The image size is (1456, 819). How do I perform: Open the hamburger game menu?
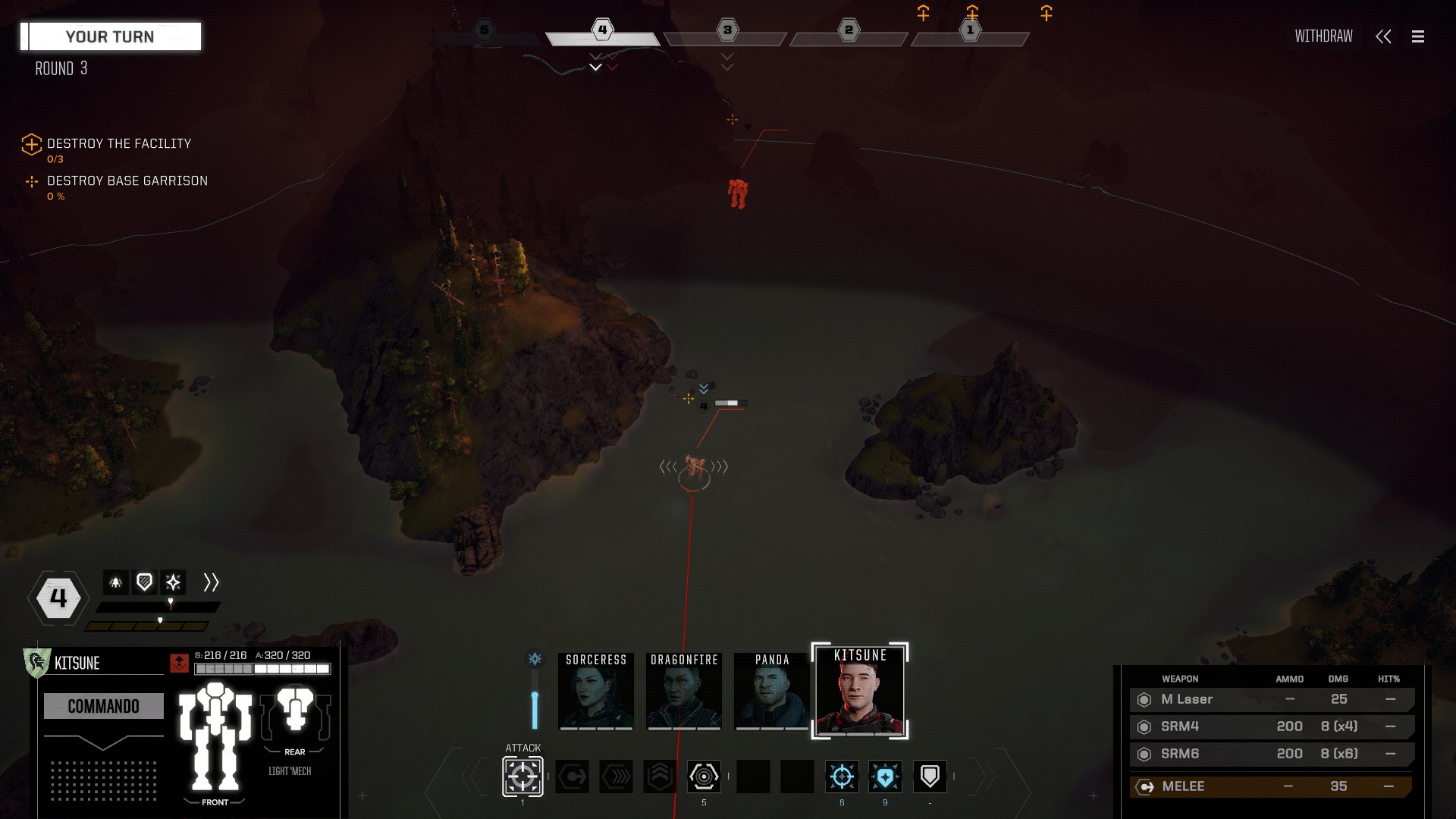(1417, 36)
